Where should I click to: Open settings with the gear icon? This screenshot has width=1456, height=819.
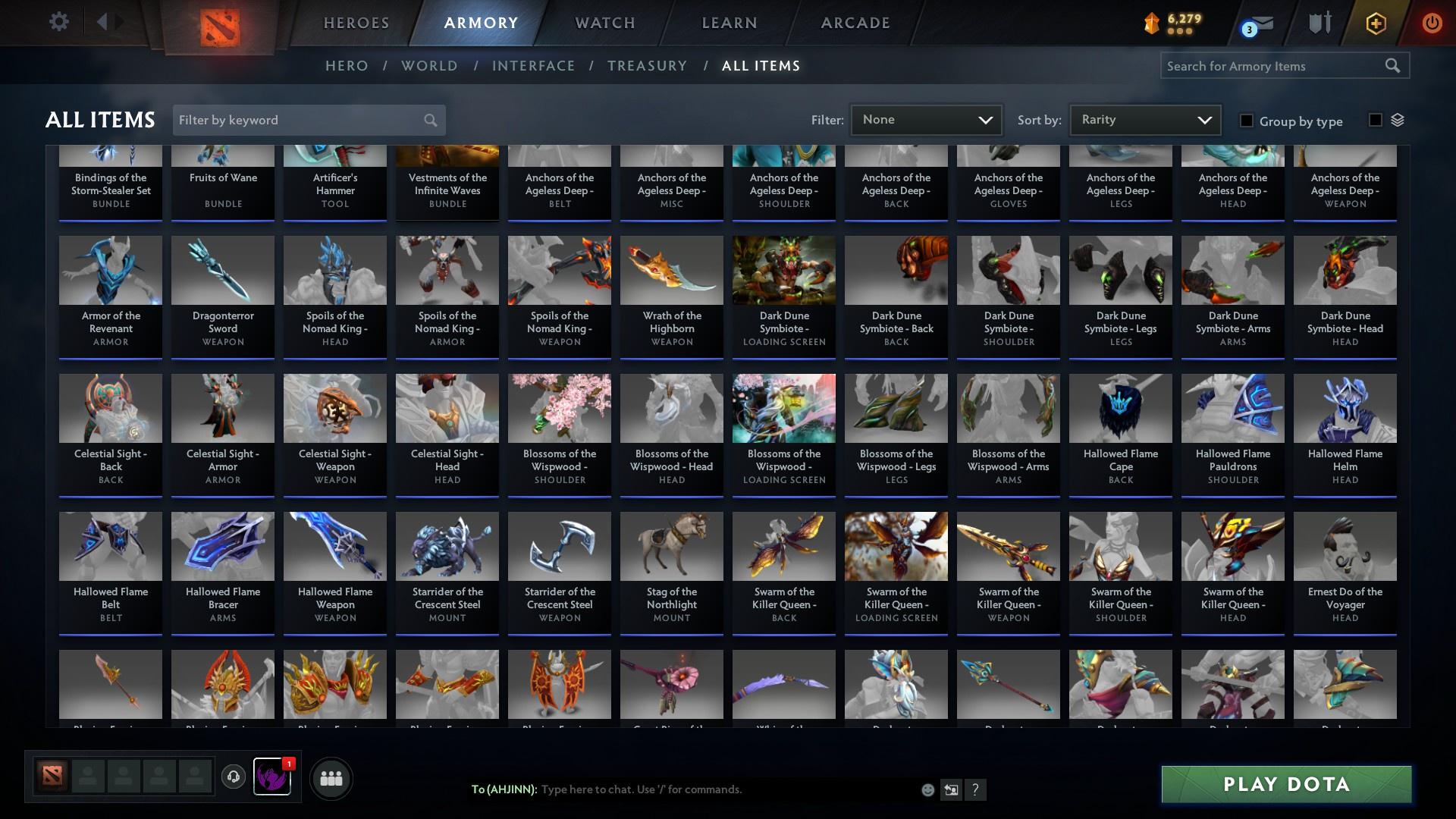pyautogui.click(x=58, y=21)
